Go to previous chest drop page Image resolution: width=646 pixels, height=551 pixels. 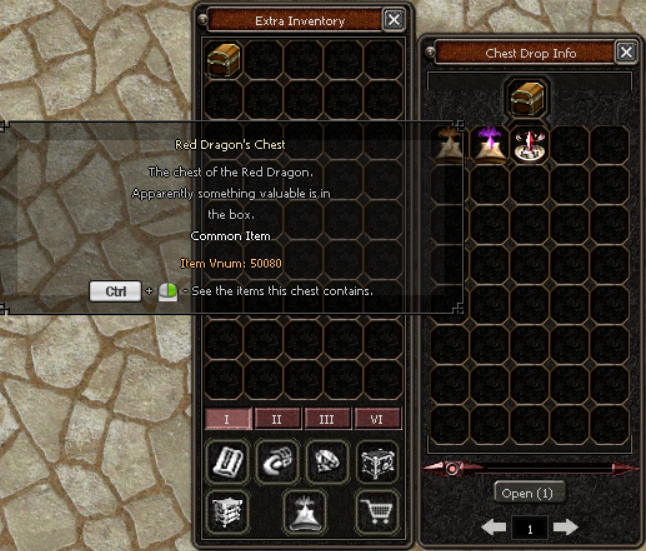[x=493, y=526]
